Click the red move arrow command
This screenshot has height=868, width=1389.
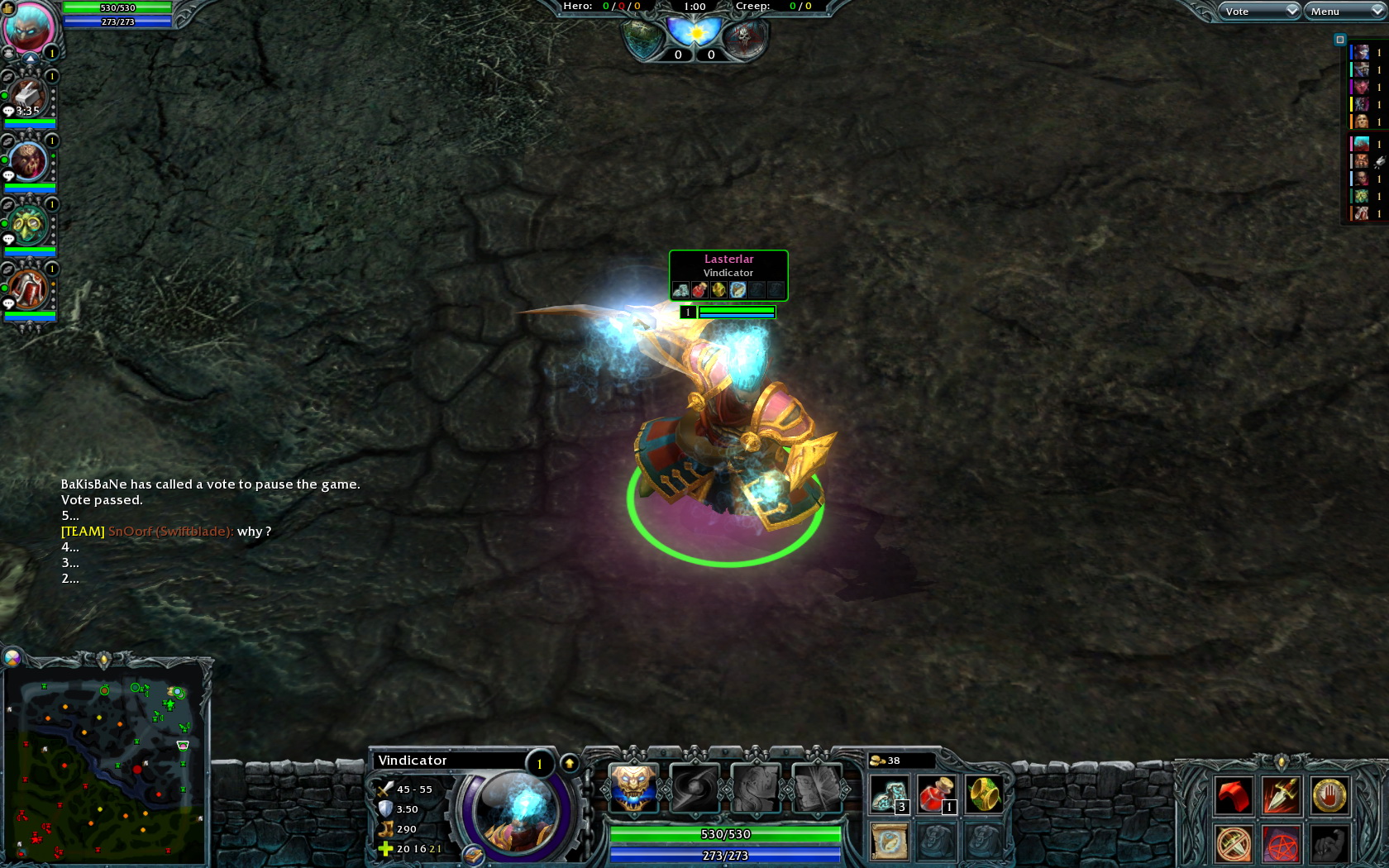(1233, 796)
